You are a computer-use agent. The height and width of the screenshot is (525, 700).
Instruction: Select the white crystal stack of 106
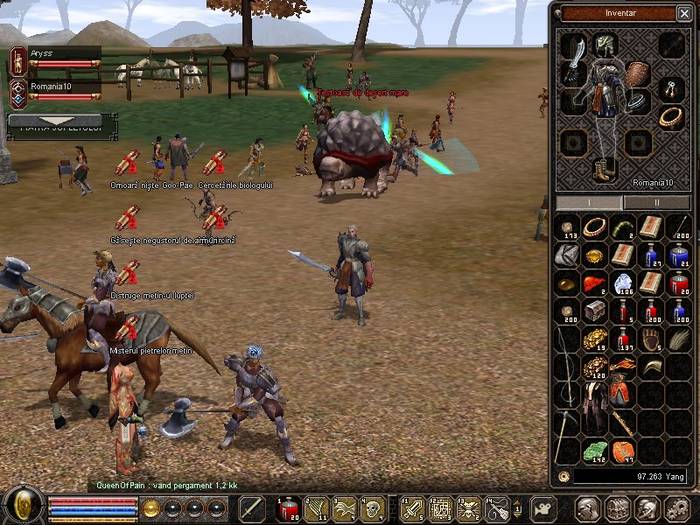(x=623, y=285)
